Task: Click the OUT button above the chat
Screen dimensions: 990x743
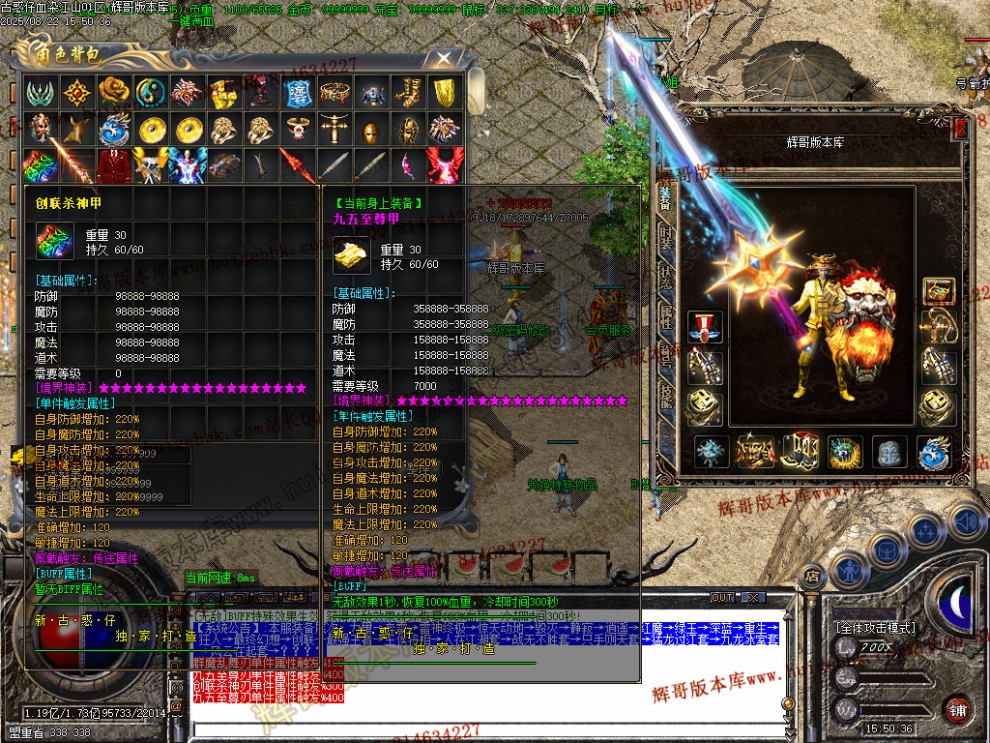Action: click(722, 597)
